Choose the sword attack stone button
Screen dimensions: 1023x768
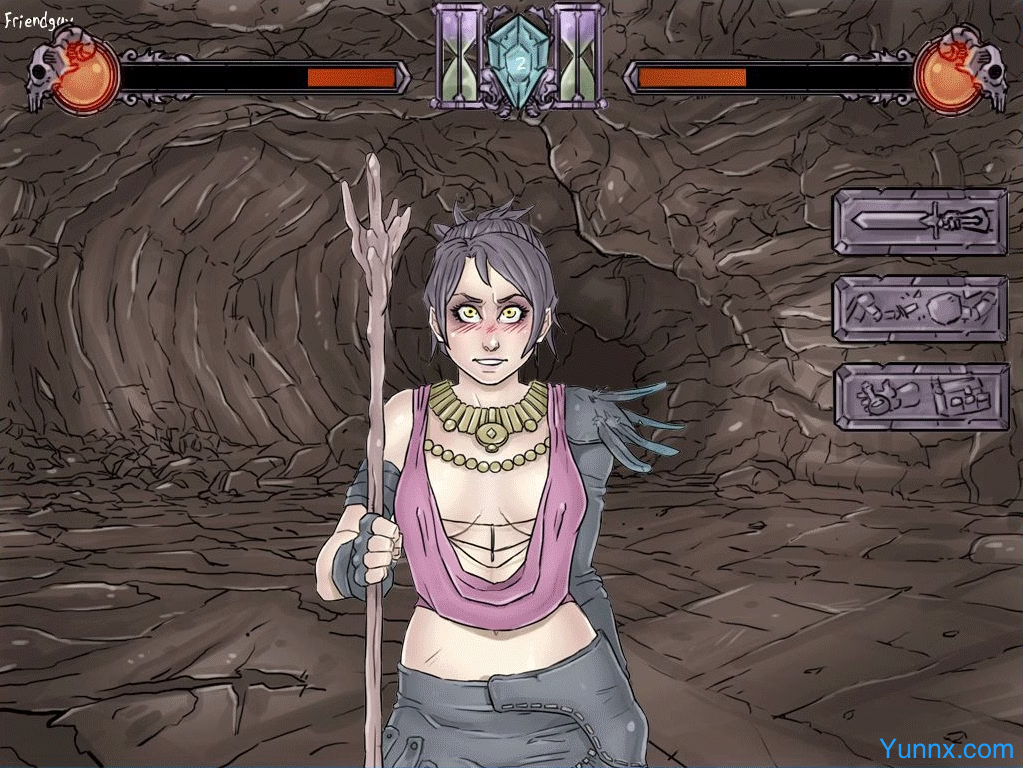pos(920,221)
